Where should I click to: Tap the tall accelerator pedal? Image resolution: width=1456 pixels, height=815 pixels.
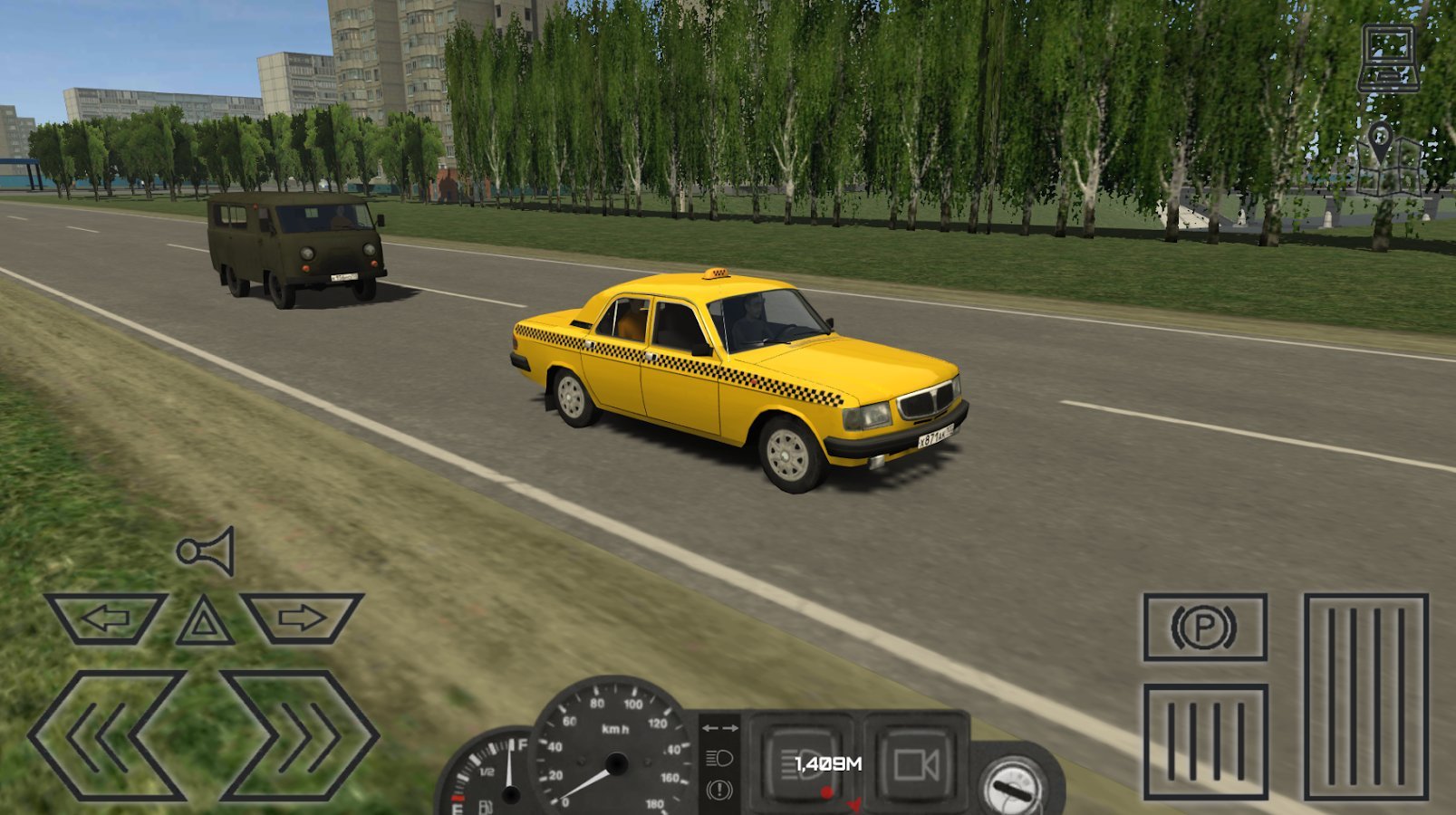click(x=1365, y=695)
